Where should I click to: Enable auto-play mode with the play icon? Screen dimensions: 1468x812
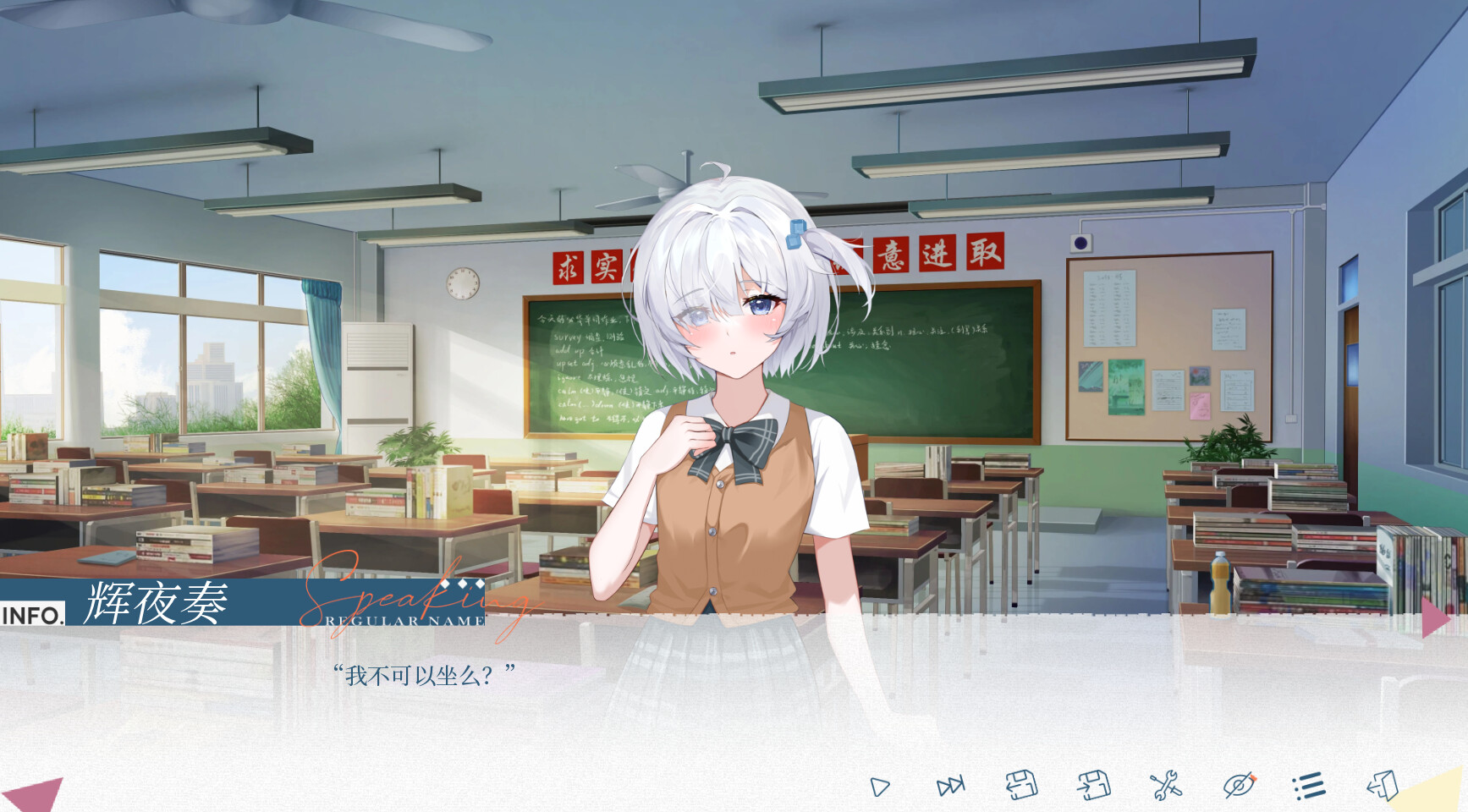tap(880, 787)
